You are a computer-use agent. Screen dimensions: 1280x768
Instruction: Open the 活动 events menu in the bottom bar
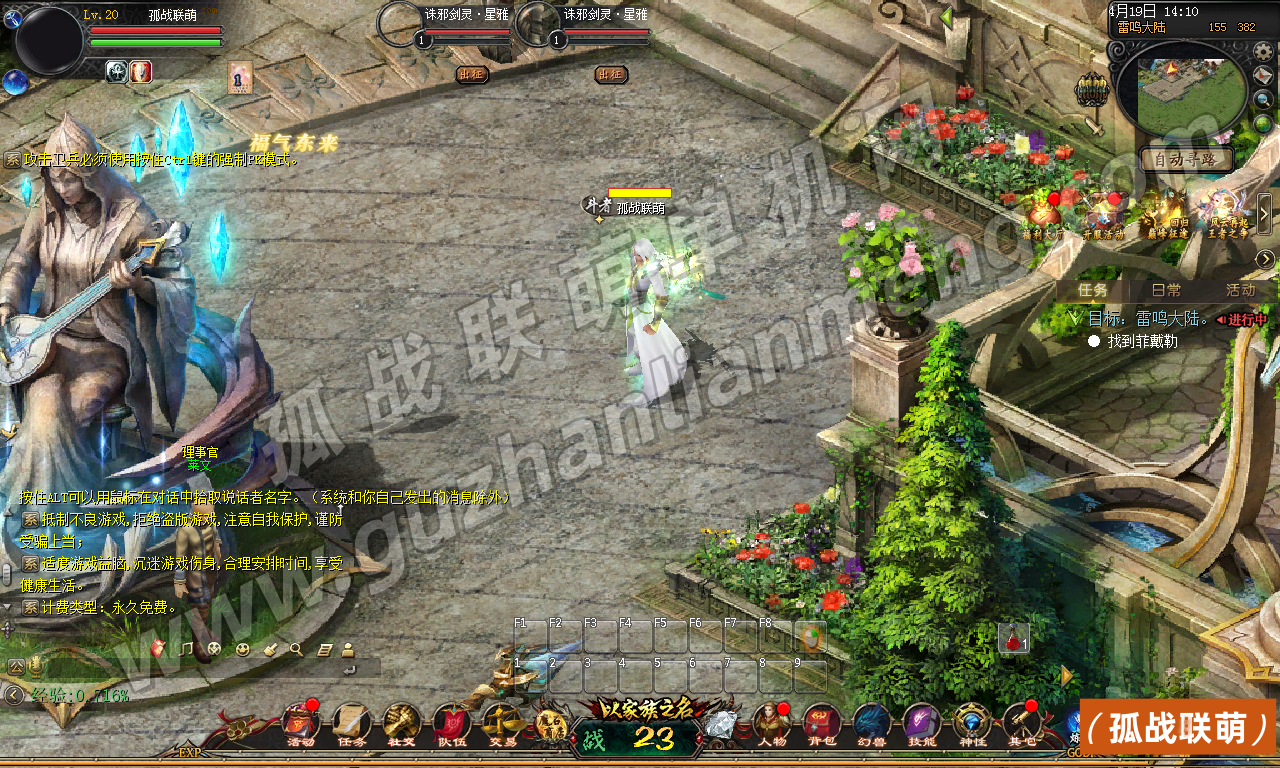(301, 724)
